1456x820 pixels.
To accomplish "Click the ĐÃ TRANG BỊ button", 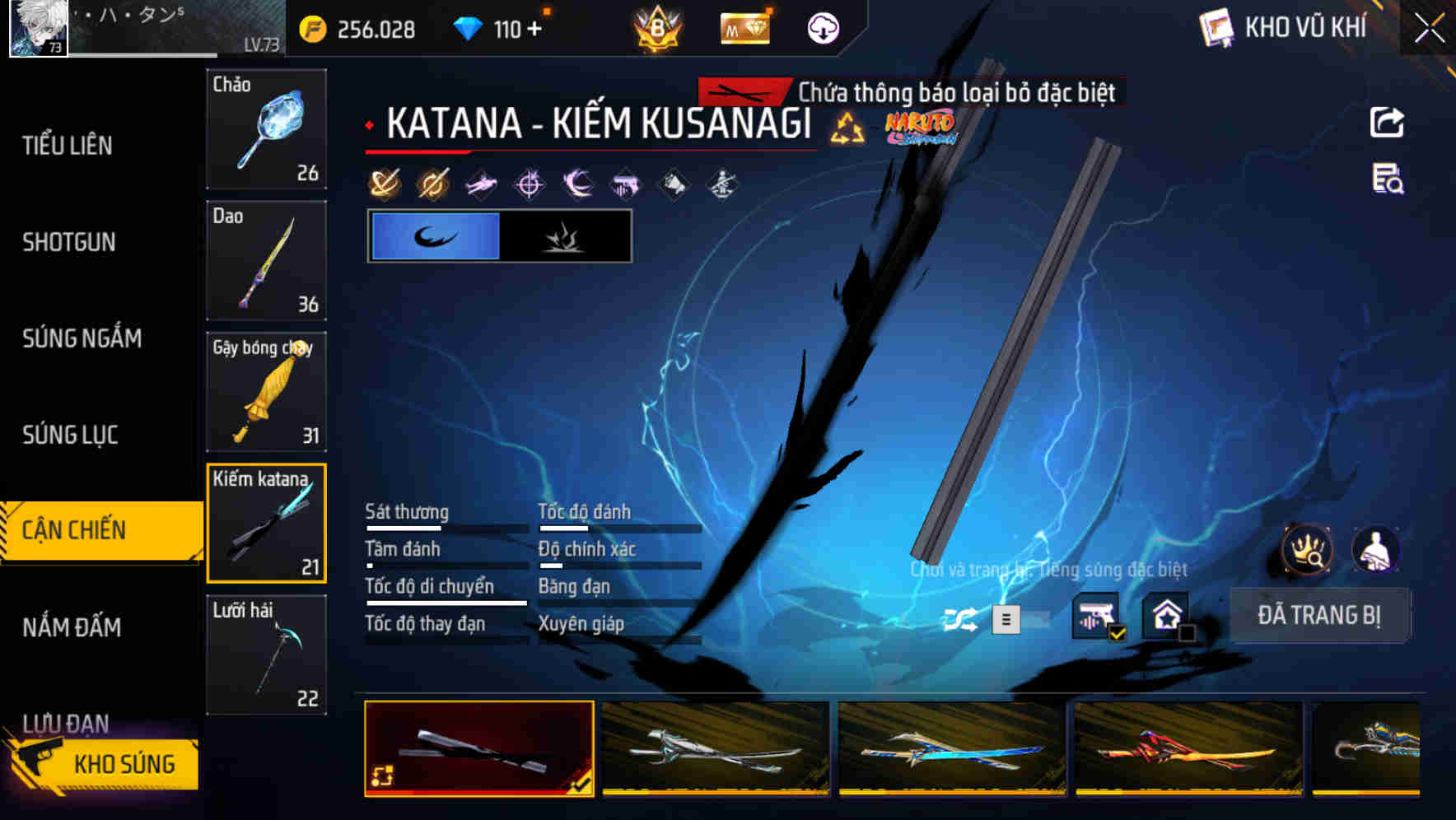I will [x=1320, y=615].
